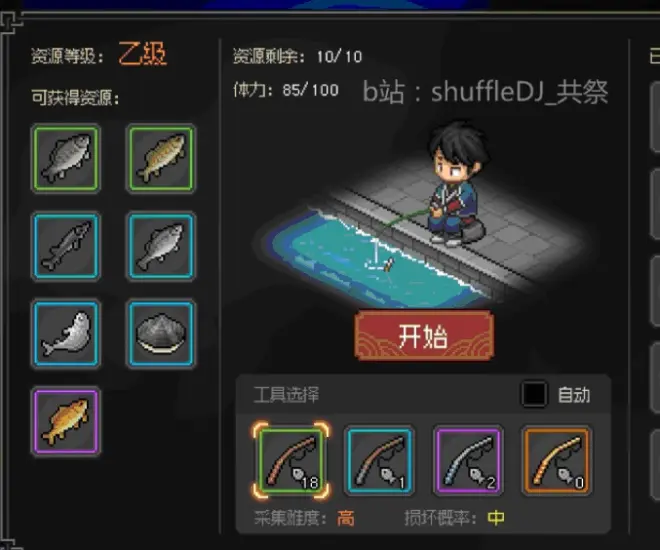Choose the blue fishing rod with 1 left

[379, 460]
